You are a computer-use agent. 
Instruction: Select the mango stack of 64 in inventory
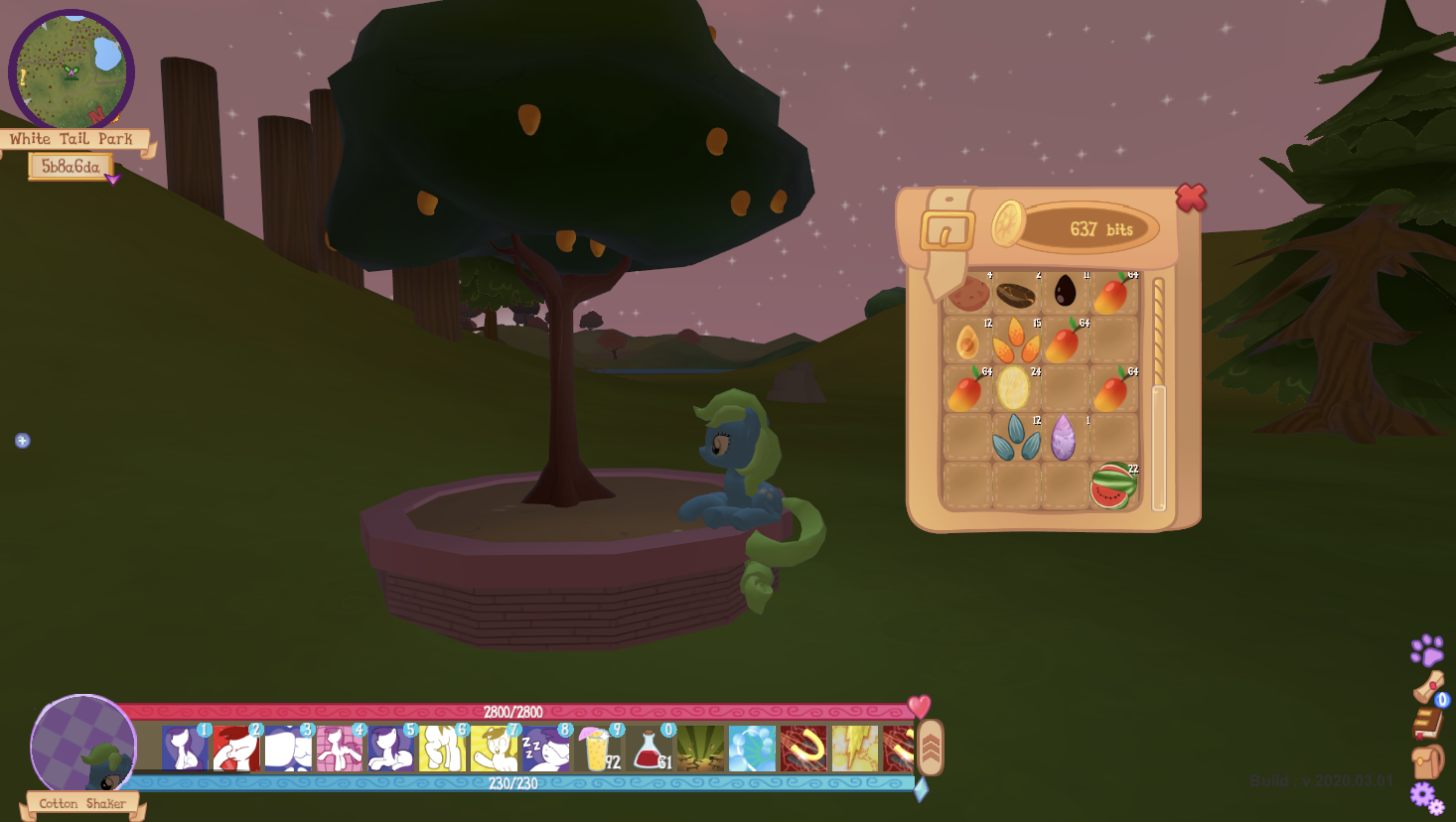[x=1112, y=293]
